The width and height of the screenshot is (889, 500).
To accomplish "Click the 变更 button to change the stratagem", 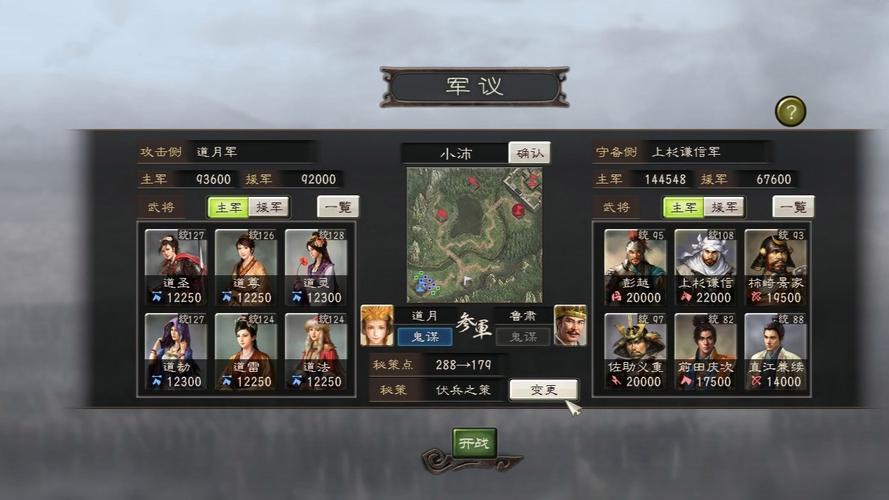I will click(x=543, y=390).
